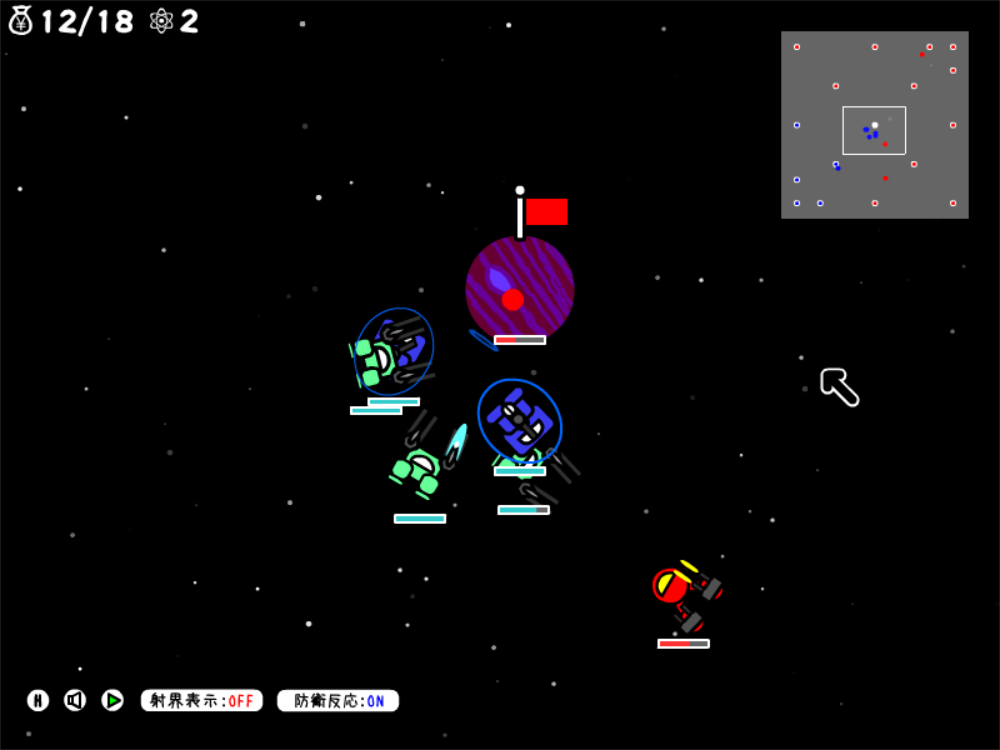This screenshot has width=1000, height=750.
Task: Toggle the sound speaker icon
Action: point(75,701)
